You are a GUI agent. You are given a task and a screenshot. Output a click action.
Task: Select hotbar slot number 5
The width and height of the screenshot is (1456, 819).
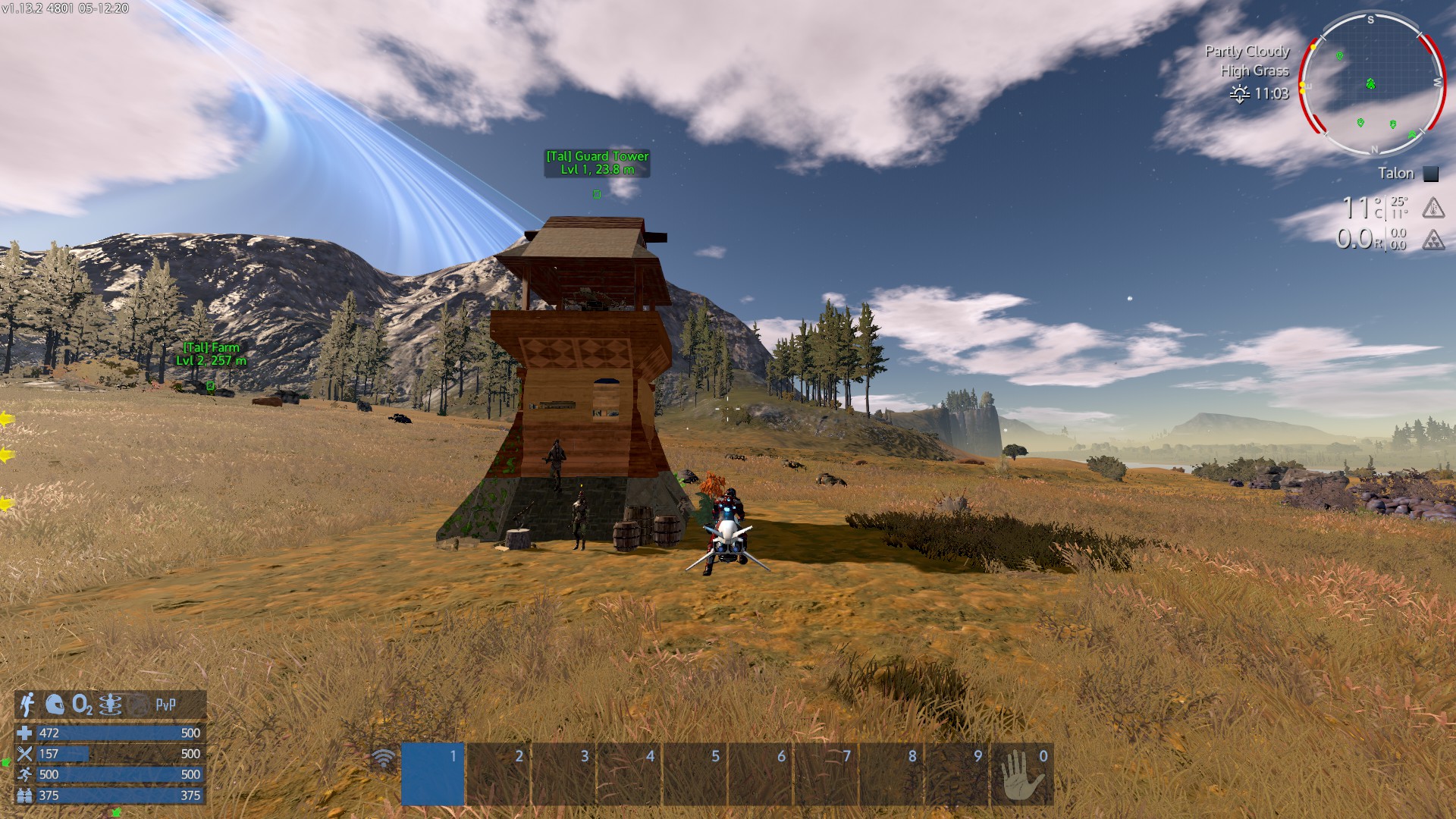coord(695,773)
